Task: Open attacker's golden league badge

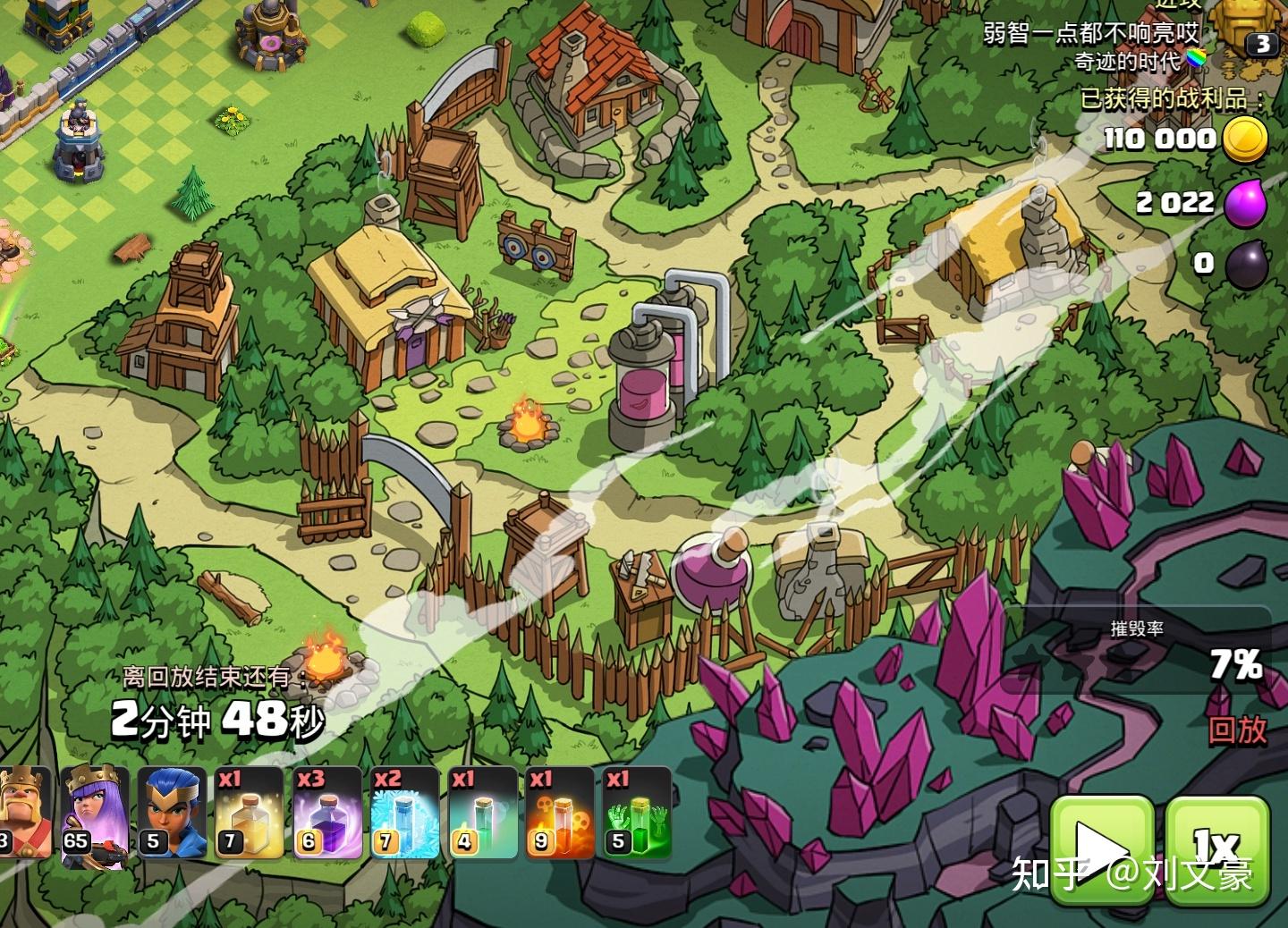Action: [x=1248, y=29]
